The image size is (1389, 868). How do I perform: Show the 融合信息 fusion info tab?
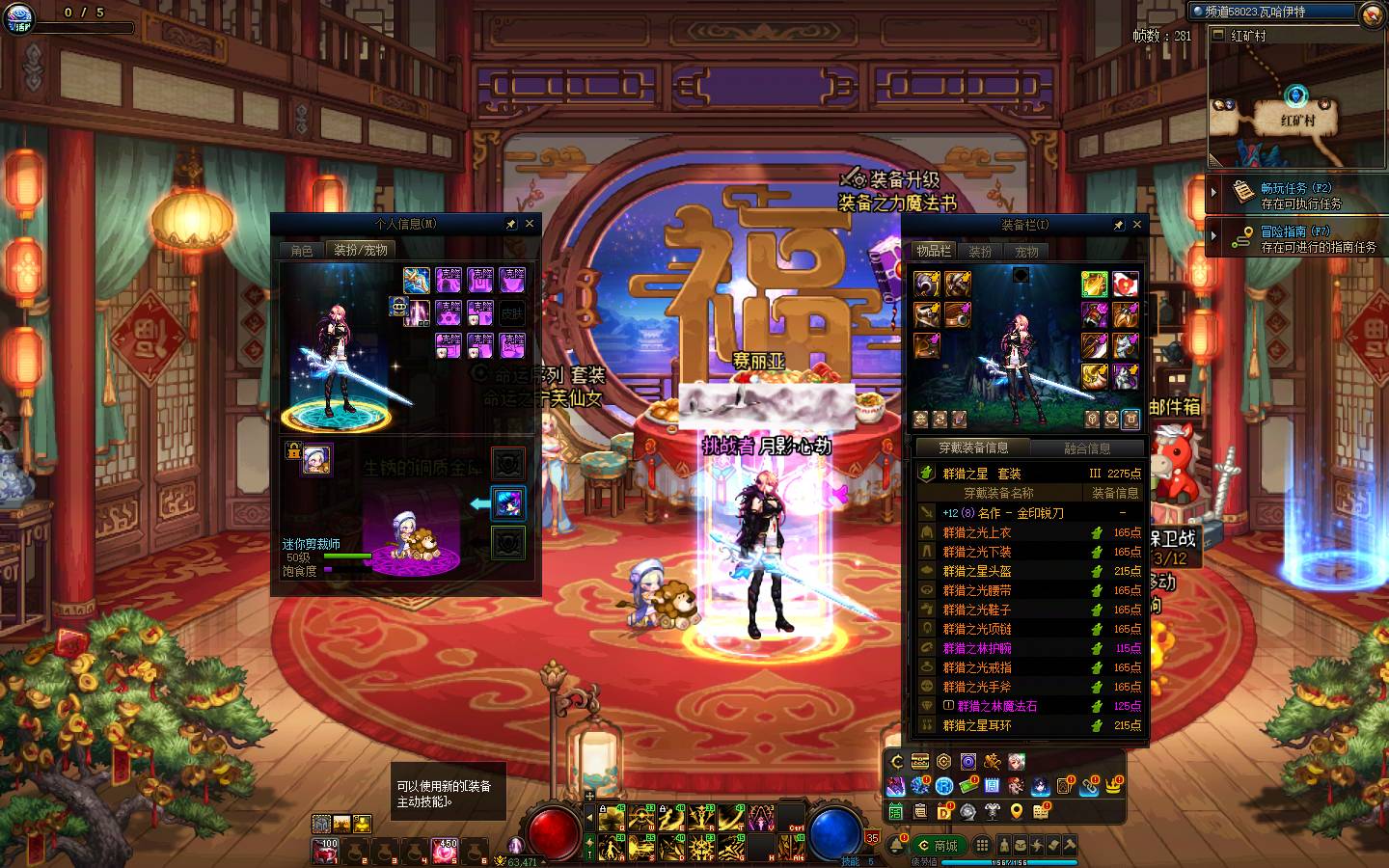click(x=1087, y=448)
